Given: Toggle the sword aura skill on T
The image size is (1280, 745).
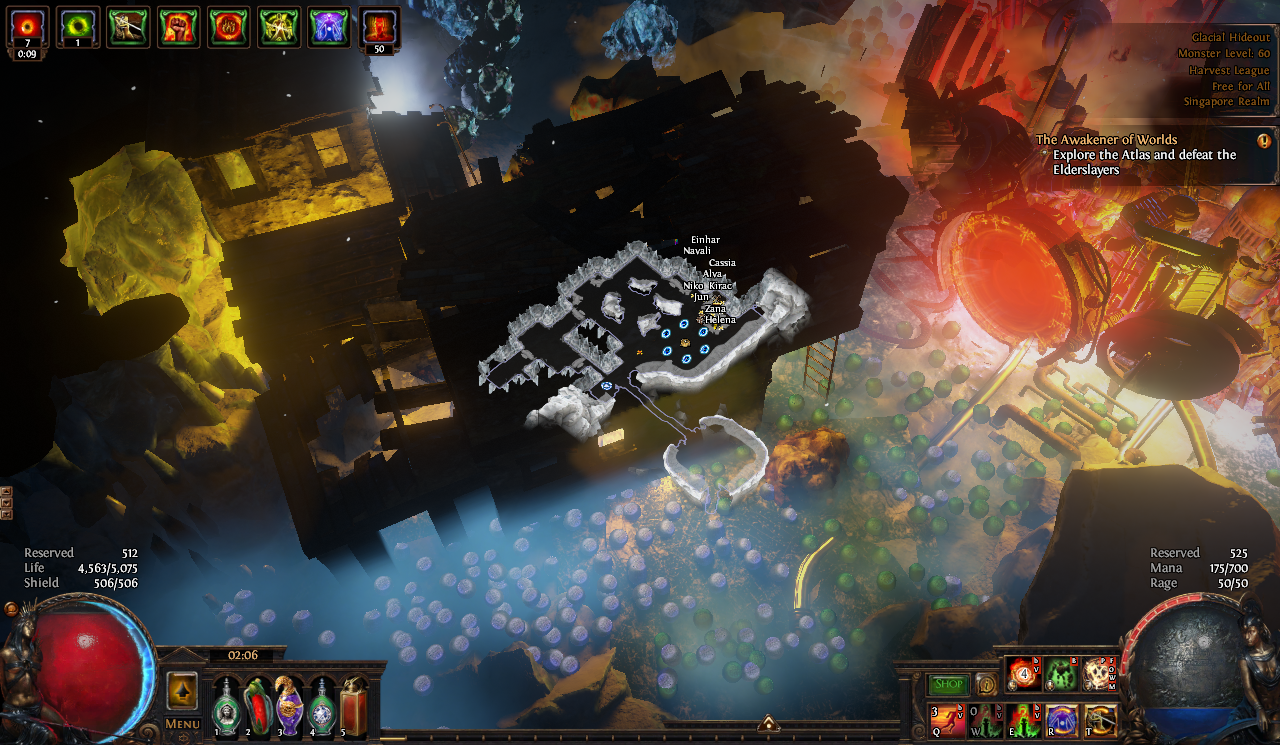Looking at the screenshot, I should (1100, 720).
